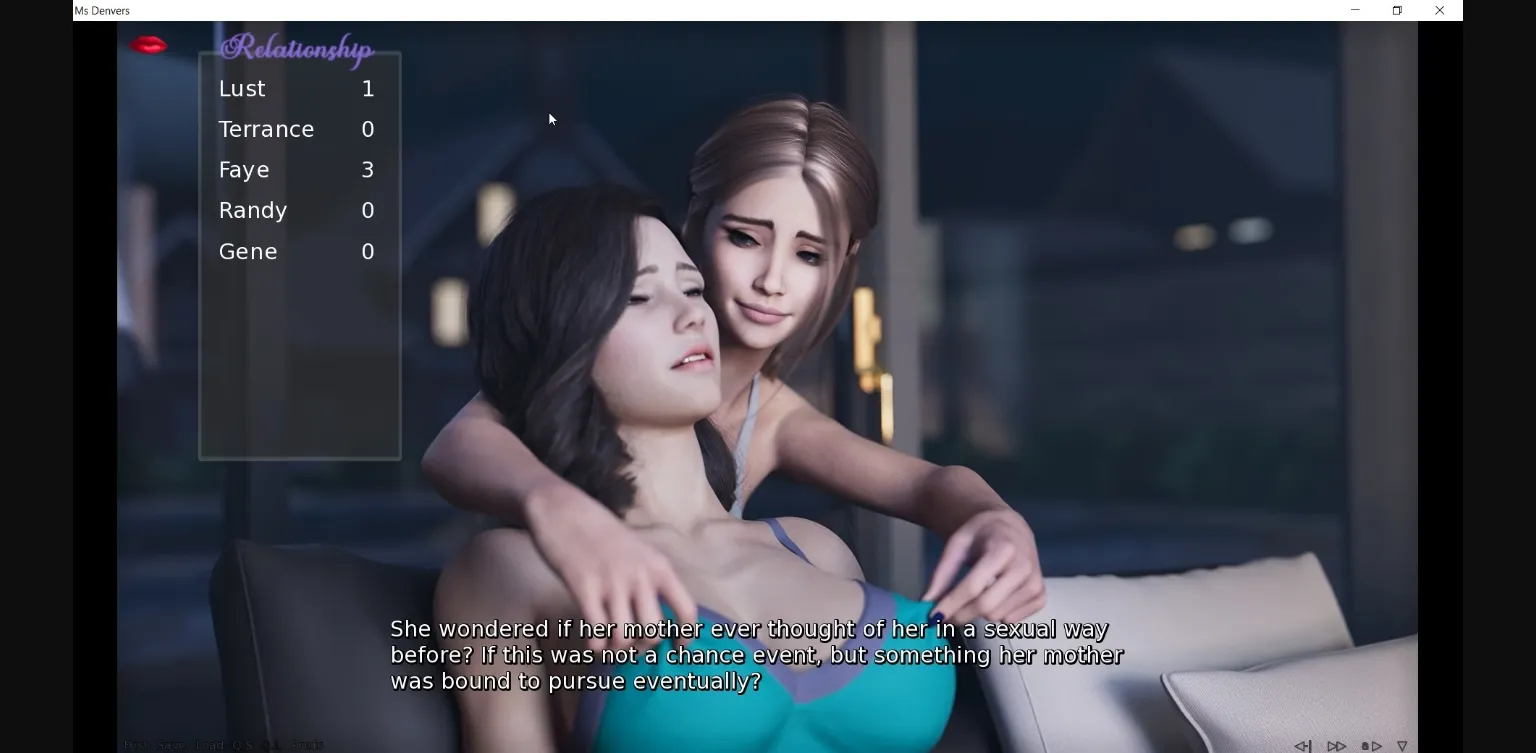Image resolution: width=1536 pixels, height=753 pixels.
Task: Click the red lips icon
Action: [x=149, y=46]
